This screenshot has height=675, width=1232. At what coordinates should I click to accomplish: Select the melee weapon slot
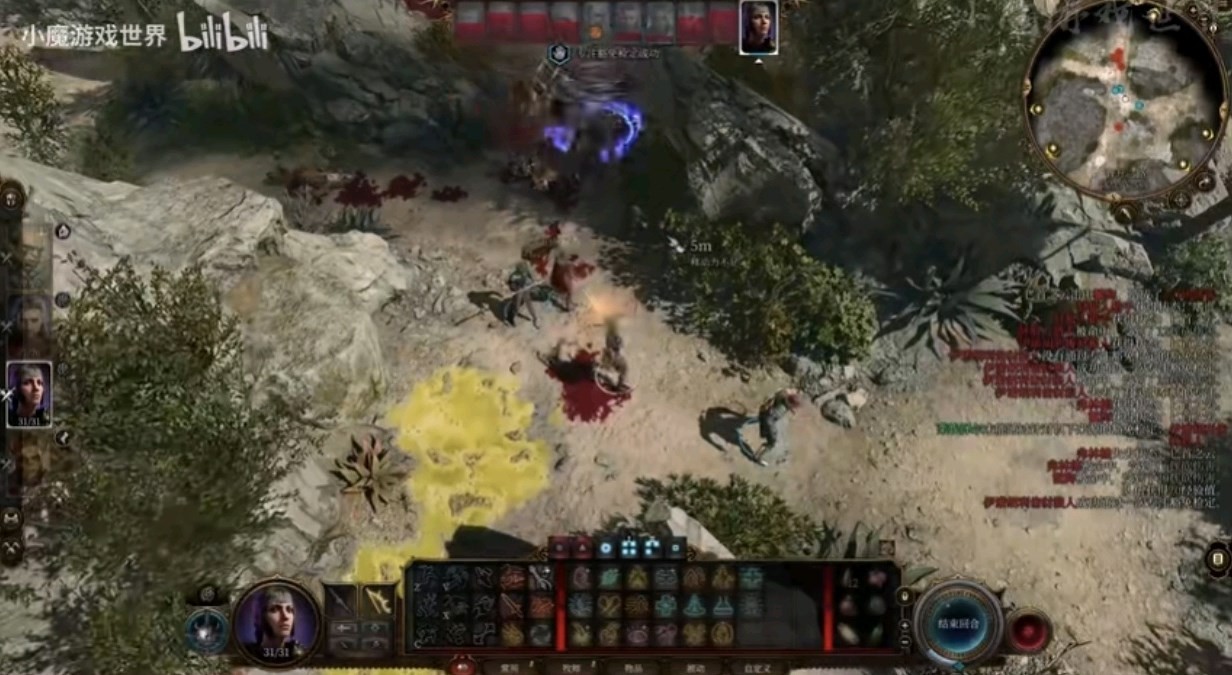click(340, 602)
